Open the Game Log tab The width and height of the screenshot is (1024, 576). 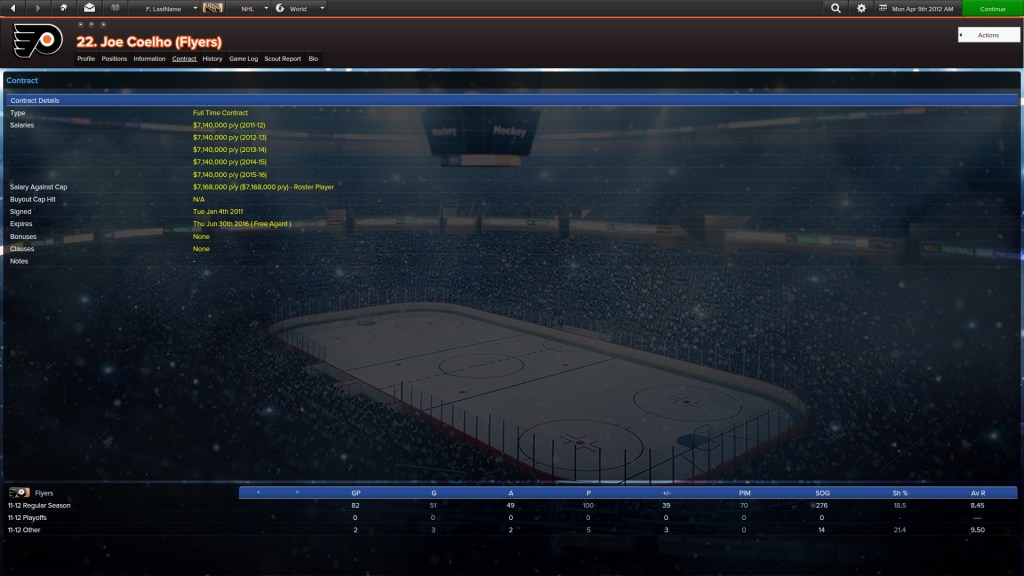pyautogui.click(x=243, y=59)
